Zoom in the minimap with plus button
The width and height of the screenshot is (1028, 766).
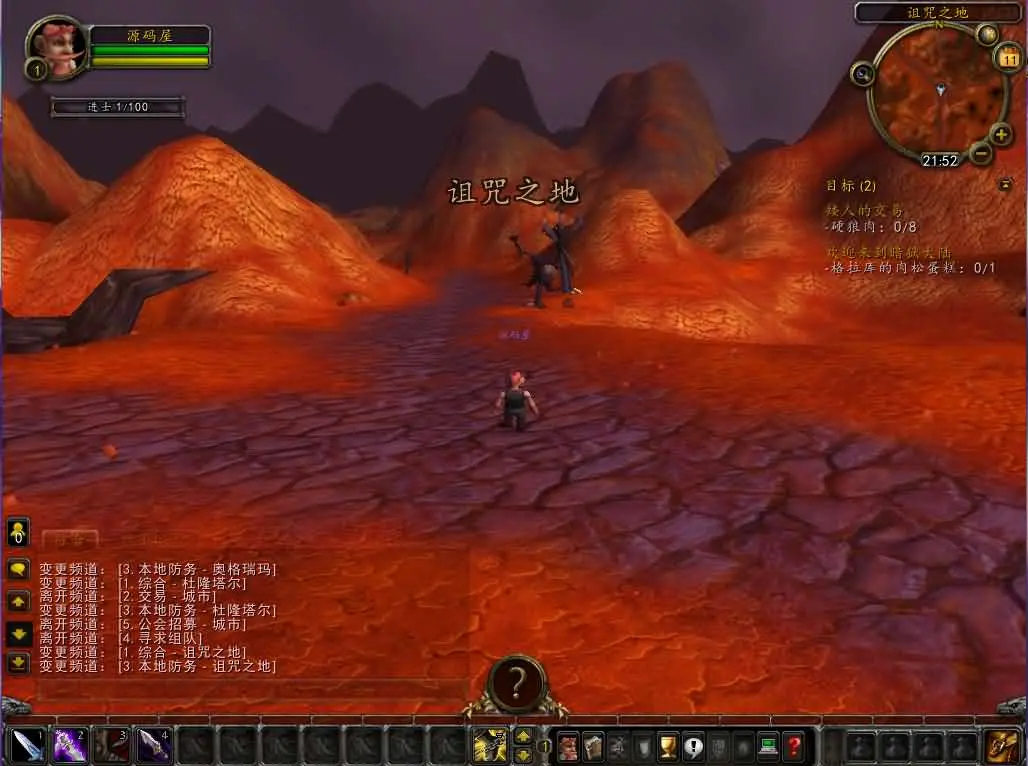[x=1001, y=134]
